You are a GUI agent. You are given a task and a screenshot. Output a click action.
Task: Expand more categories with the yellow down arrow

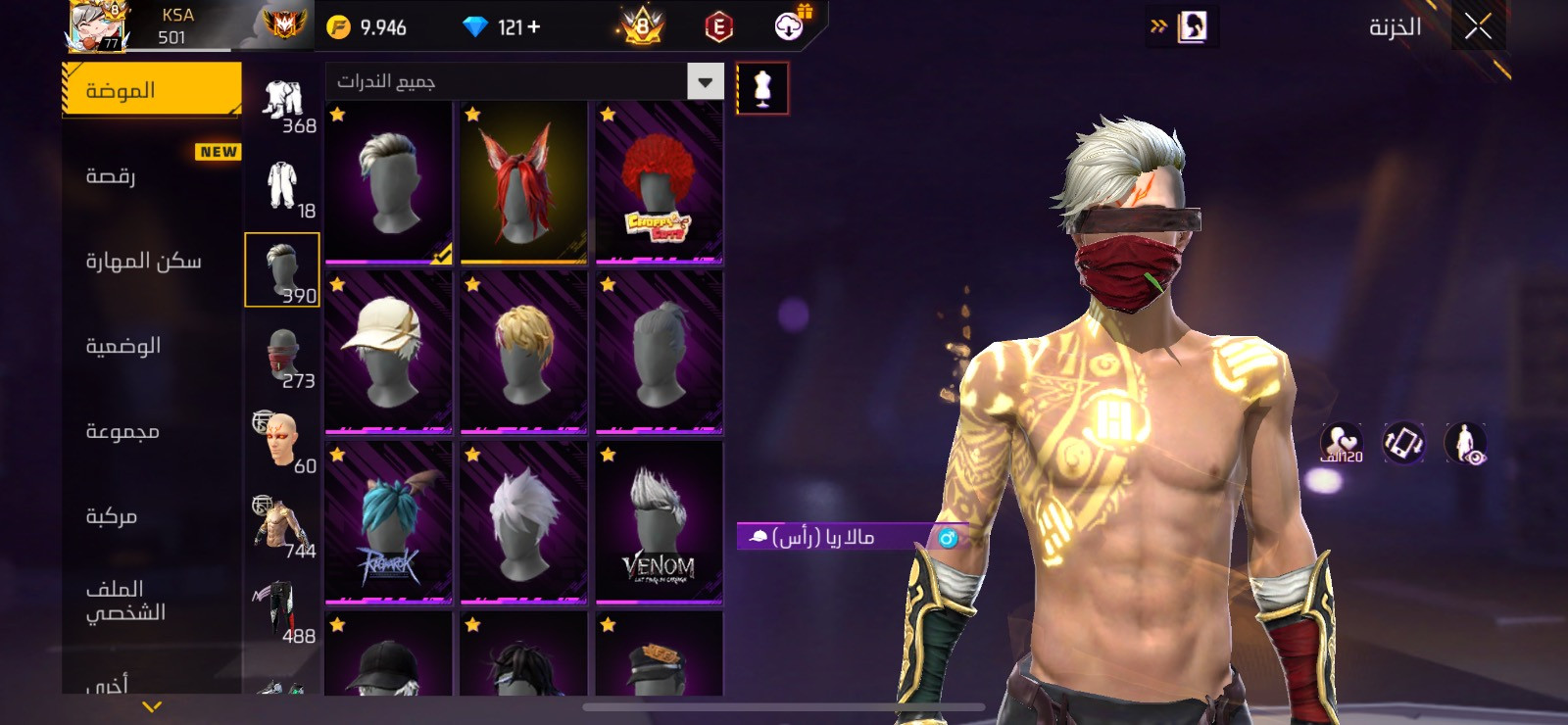(x=152, y=706)
